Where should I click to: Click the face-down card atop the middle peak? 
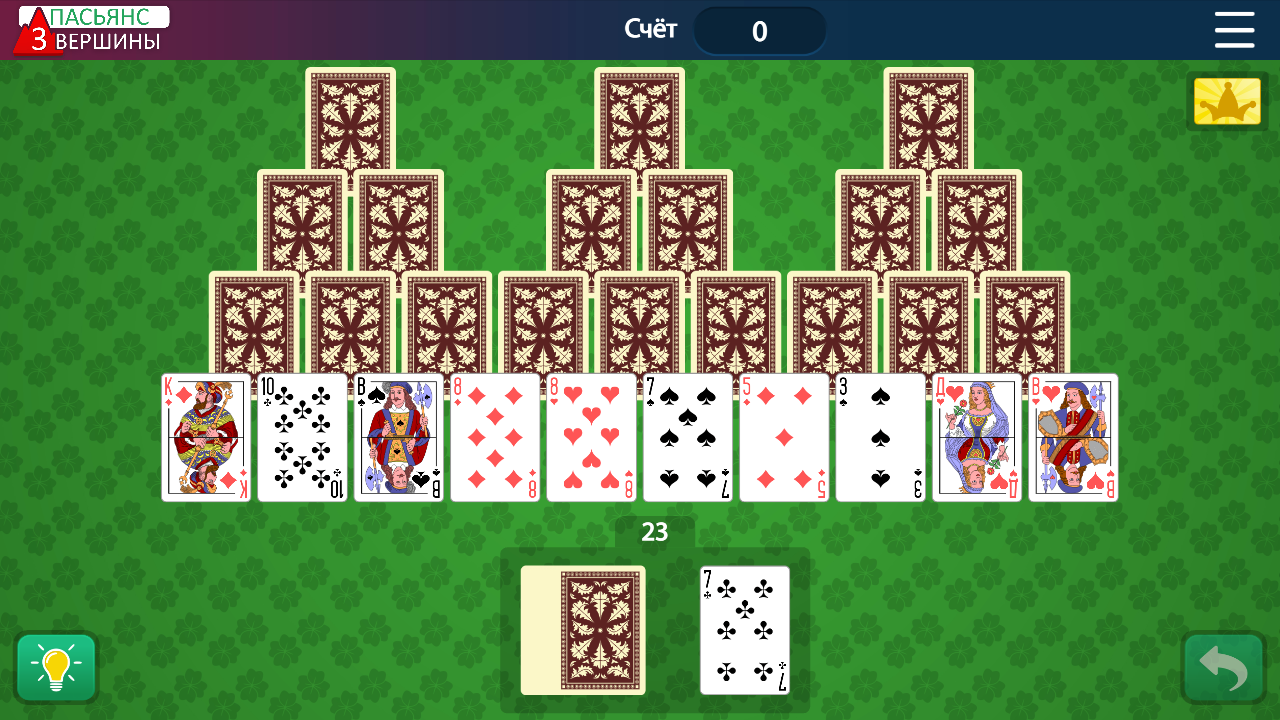(639, 120)
